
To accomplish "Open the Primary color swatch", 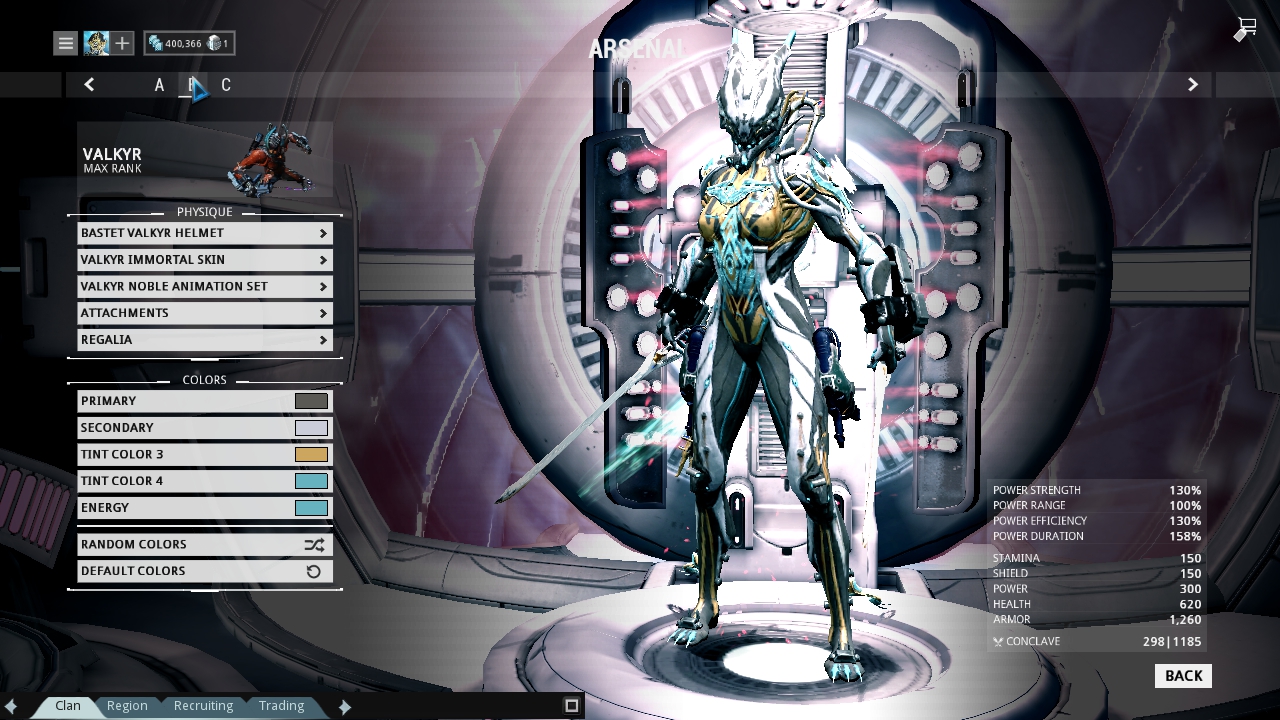I will click(x=311, y=400).
